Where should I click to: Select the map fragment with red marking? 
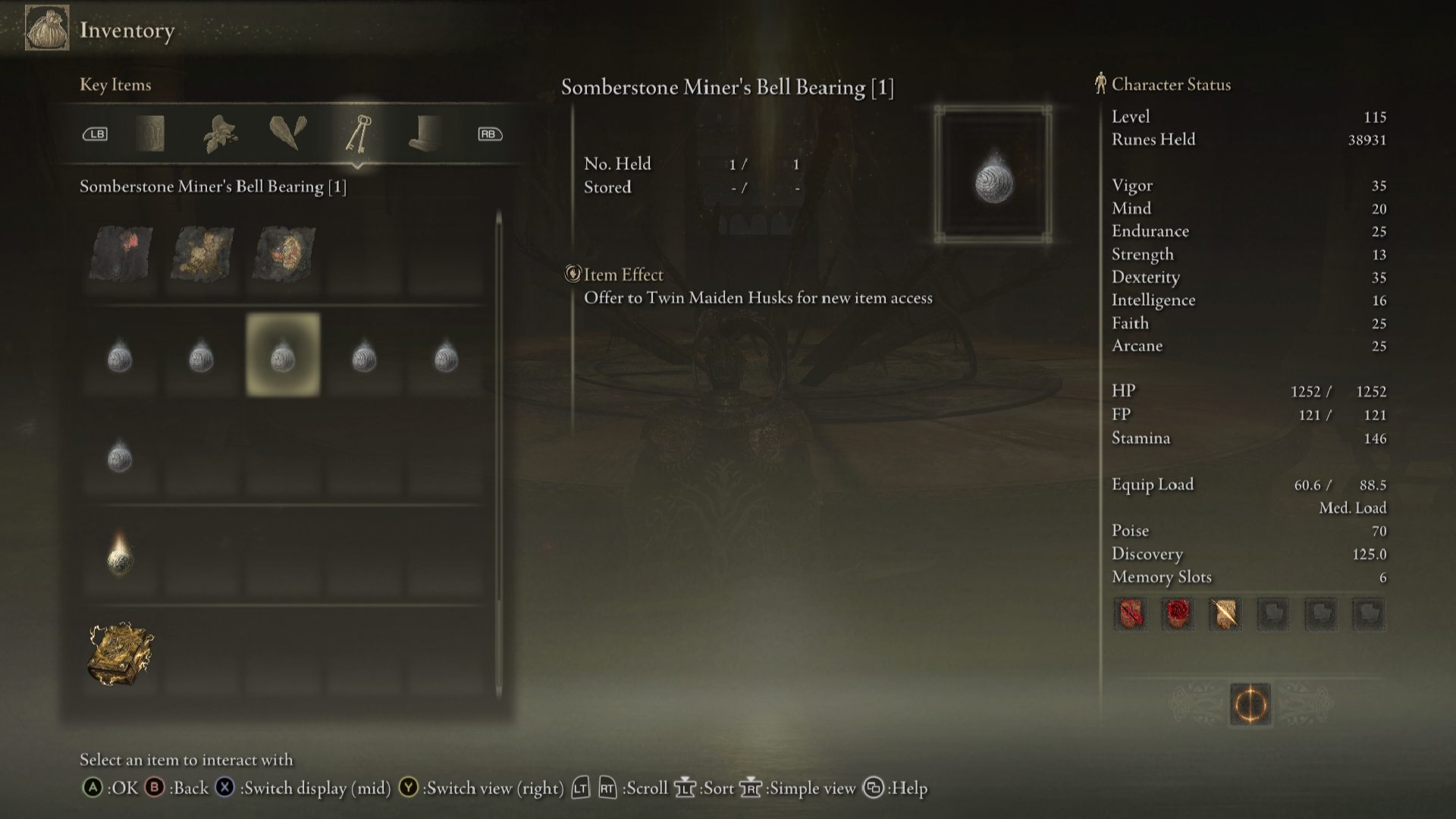coord(121,254)
